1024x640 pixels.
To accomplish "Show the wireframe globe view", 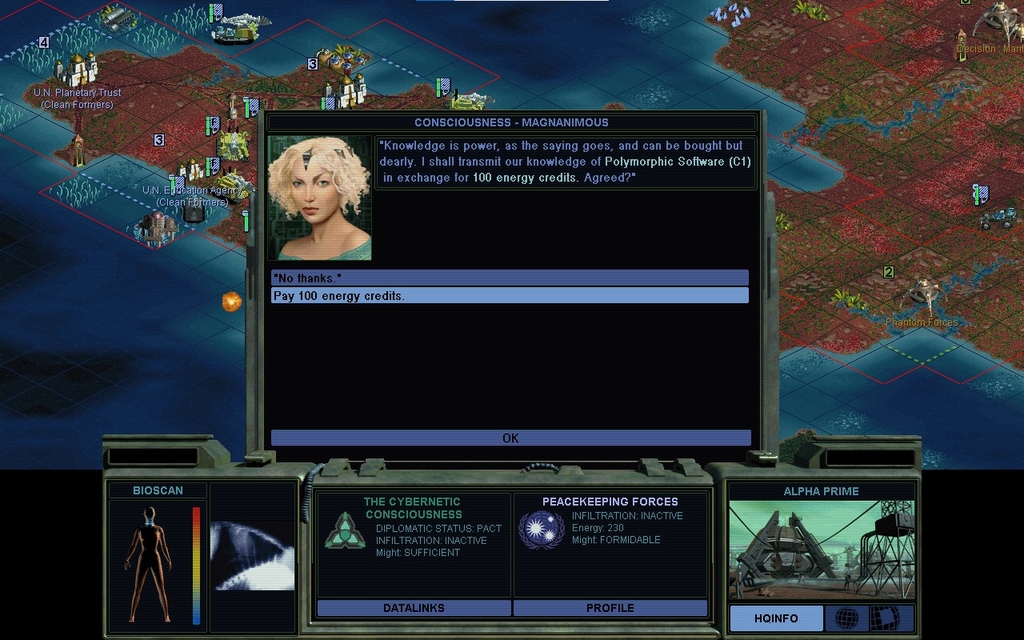I will 845,618.
